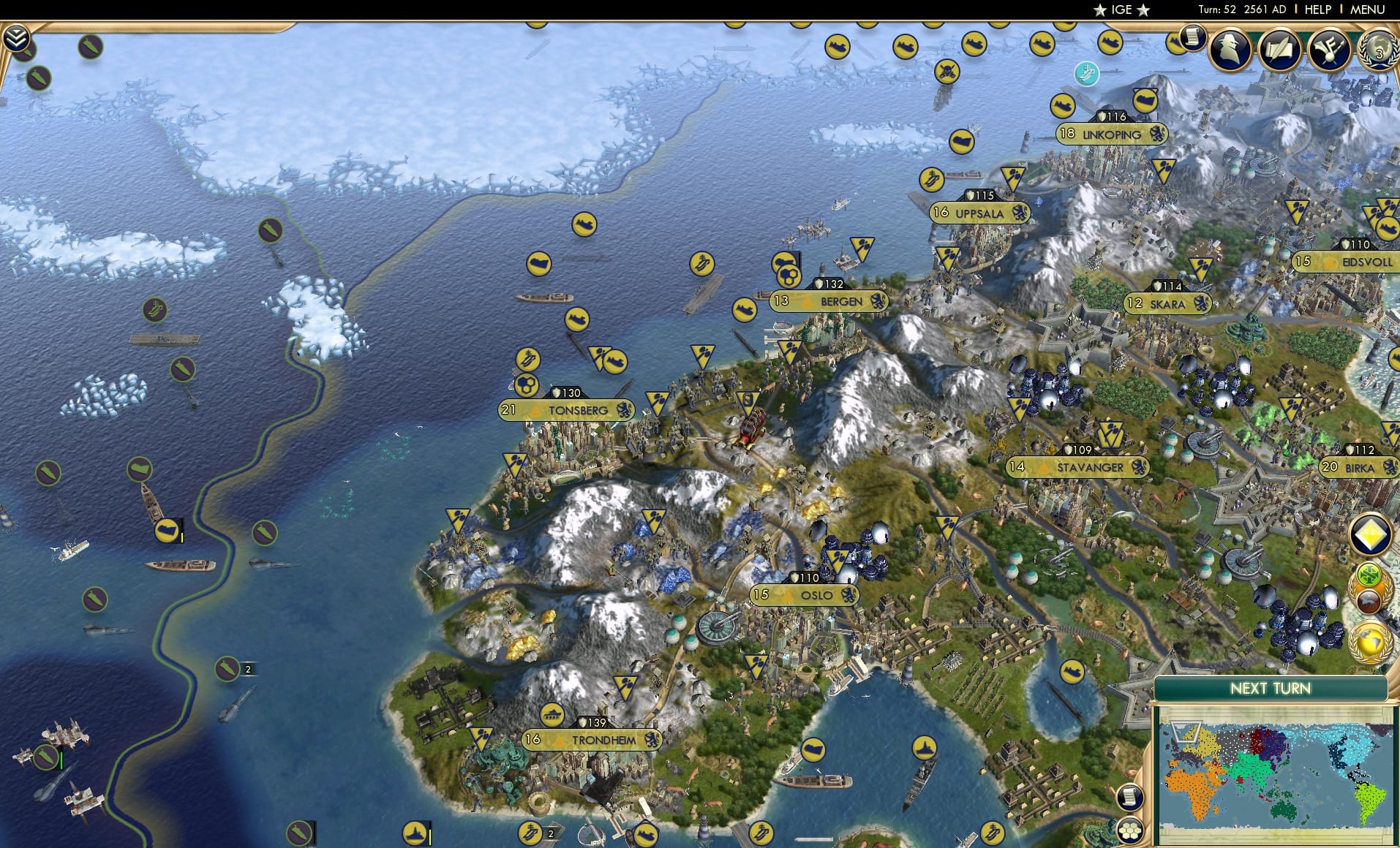
Task: Open Oslo's city banner
Action: pyautogui.click(x=805, y=596)
